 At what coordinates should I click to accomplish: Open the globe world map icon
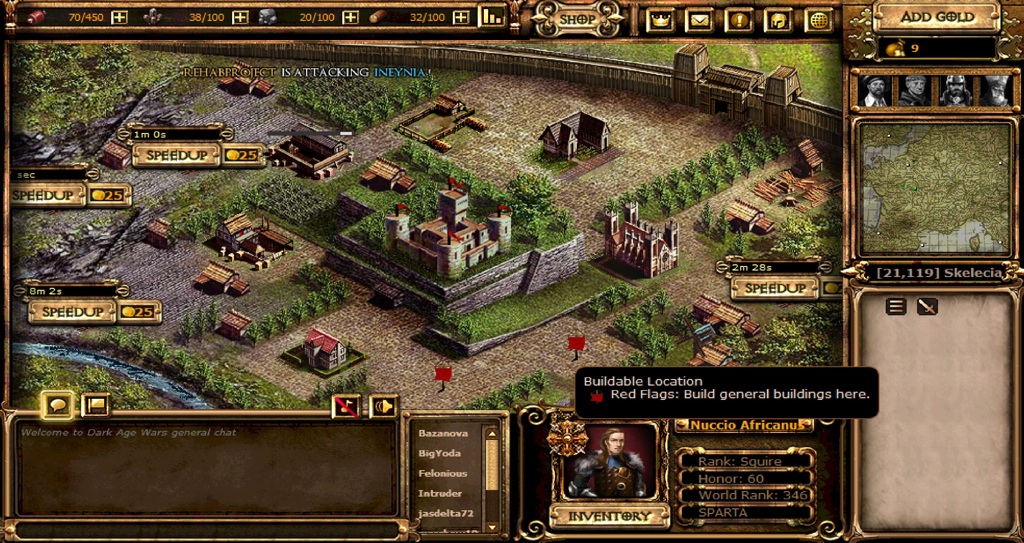click(818, 19)
